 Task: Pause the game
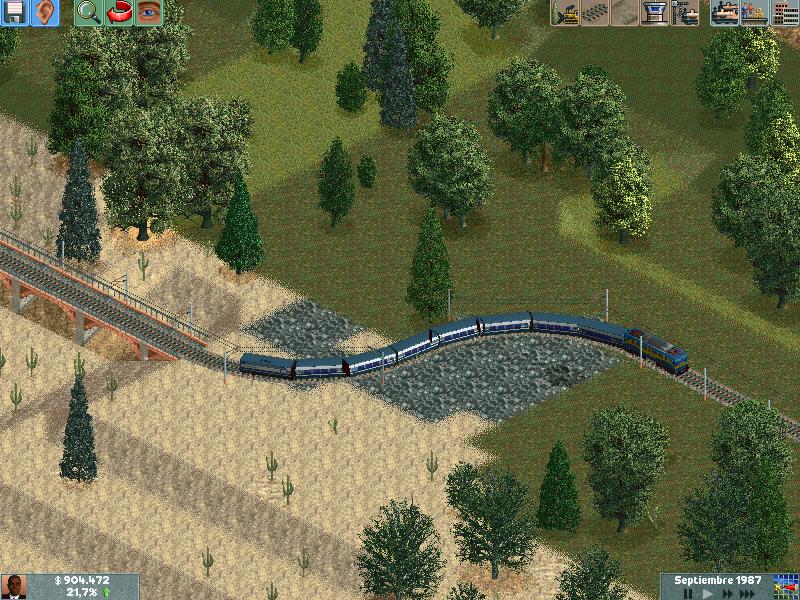click(686, 593)
